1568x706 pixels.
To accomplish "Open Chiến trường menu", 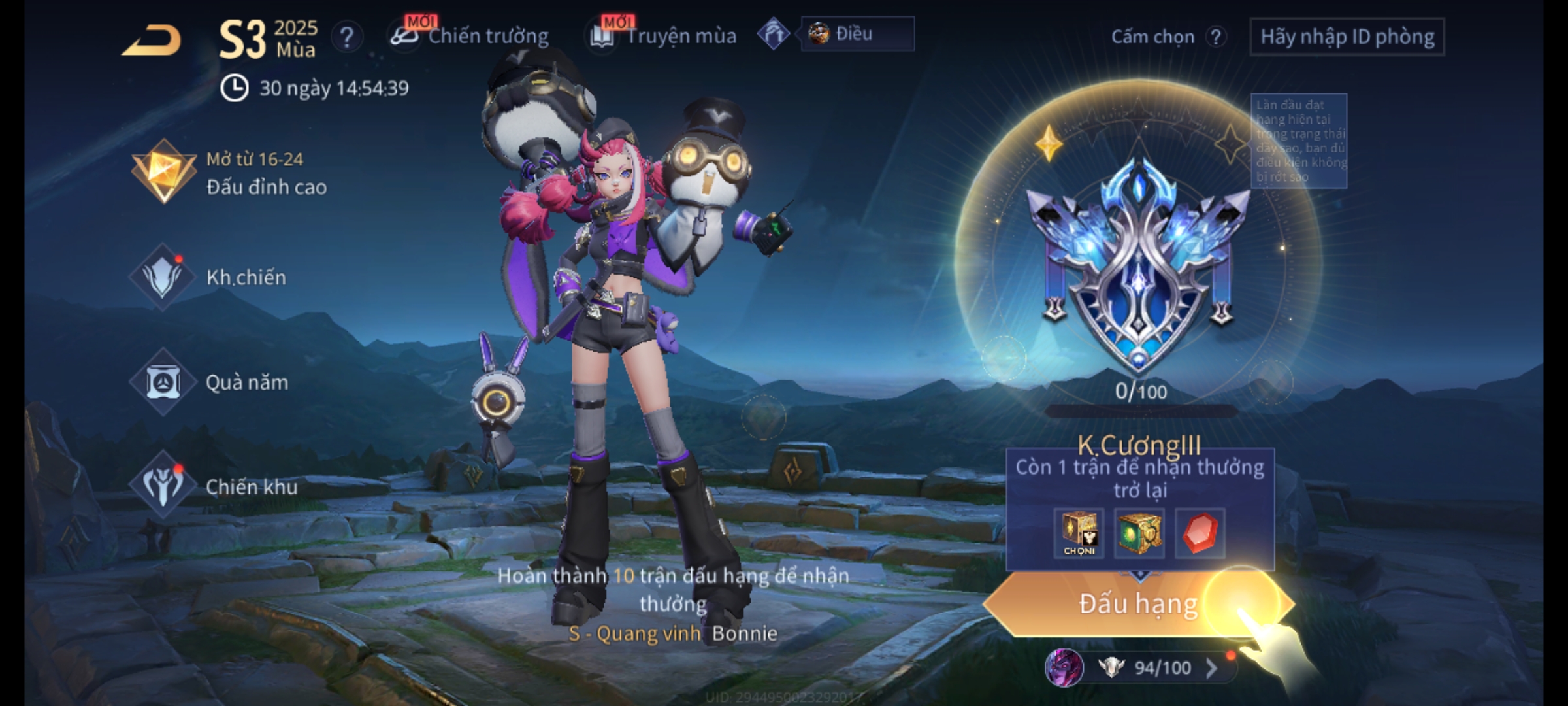I will [470, 36].
